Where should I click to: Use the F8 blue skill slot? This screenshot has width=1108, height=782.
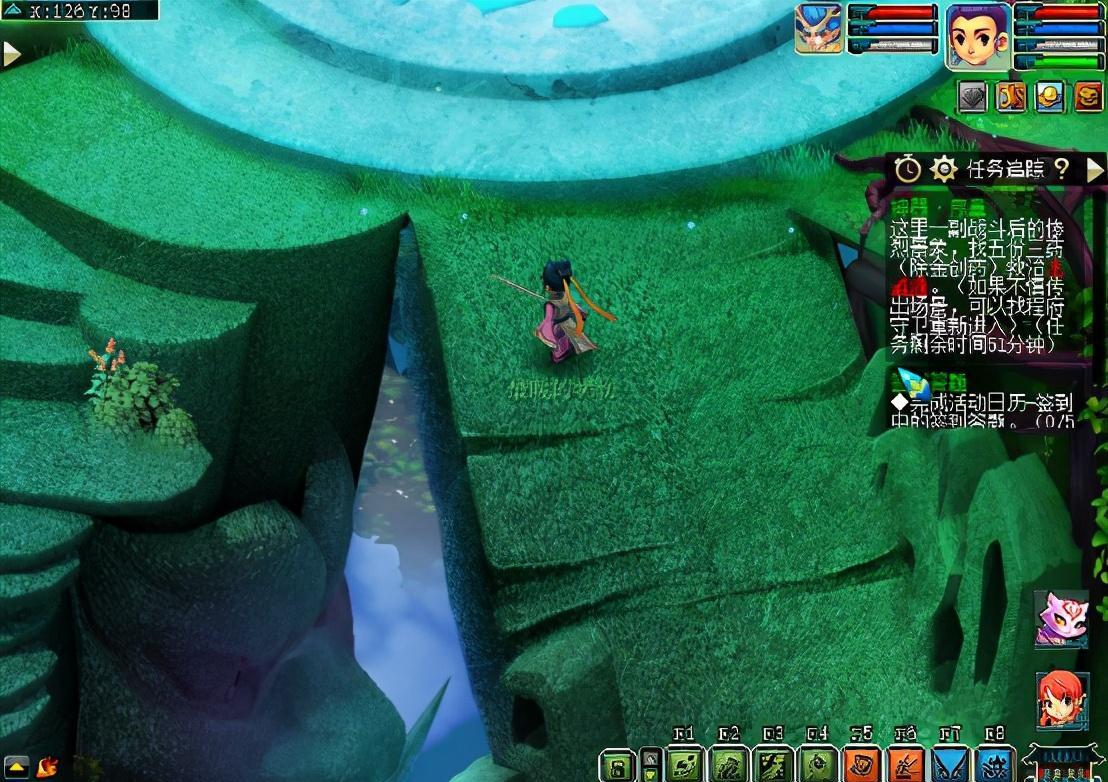click(x=994, y=765)
